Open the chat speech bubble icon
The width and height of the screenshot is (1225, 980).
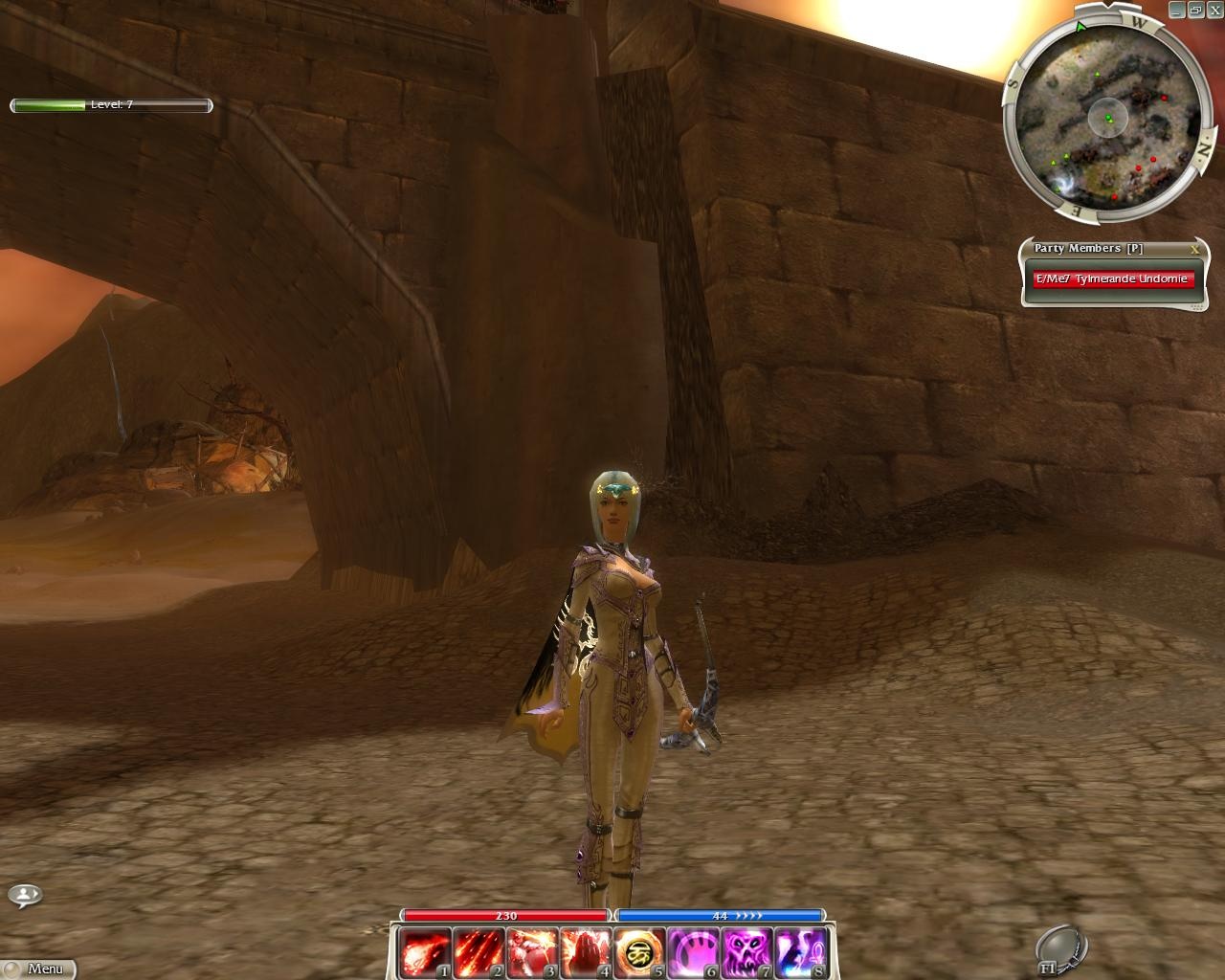(x=25, y=896)
